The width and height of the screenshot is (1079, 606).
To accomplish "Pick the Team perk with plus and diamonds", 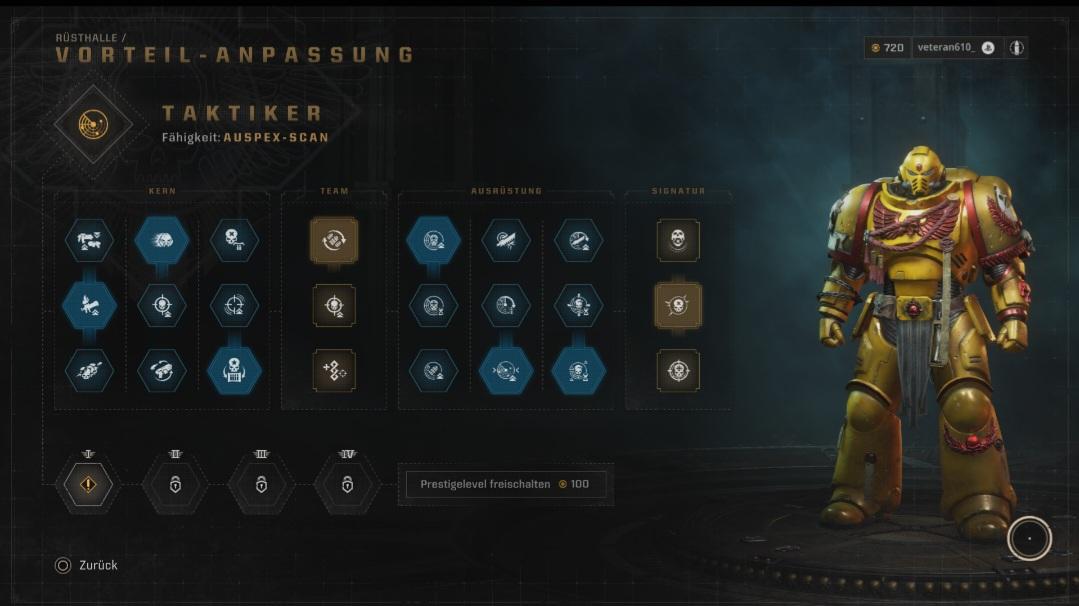I will [x=333, y=370].
